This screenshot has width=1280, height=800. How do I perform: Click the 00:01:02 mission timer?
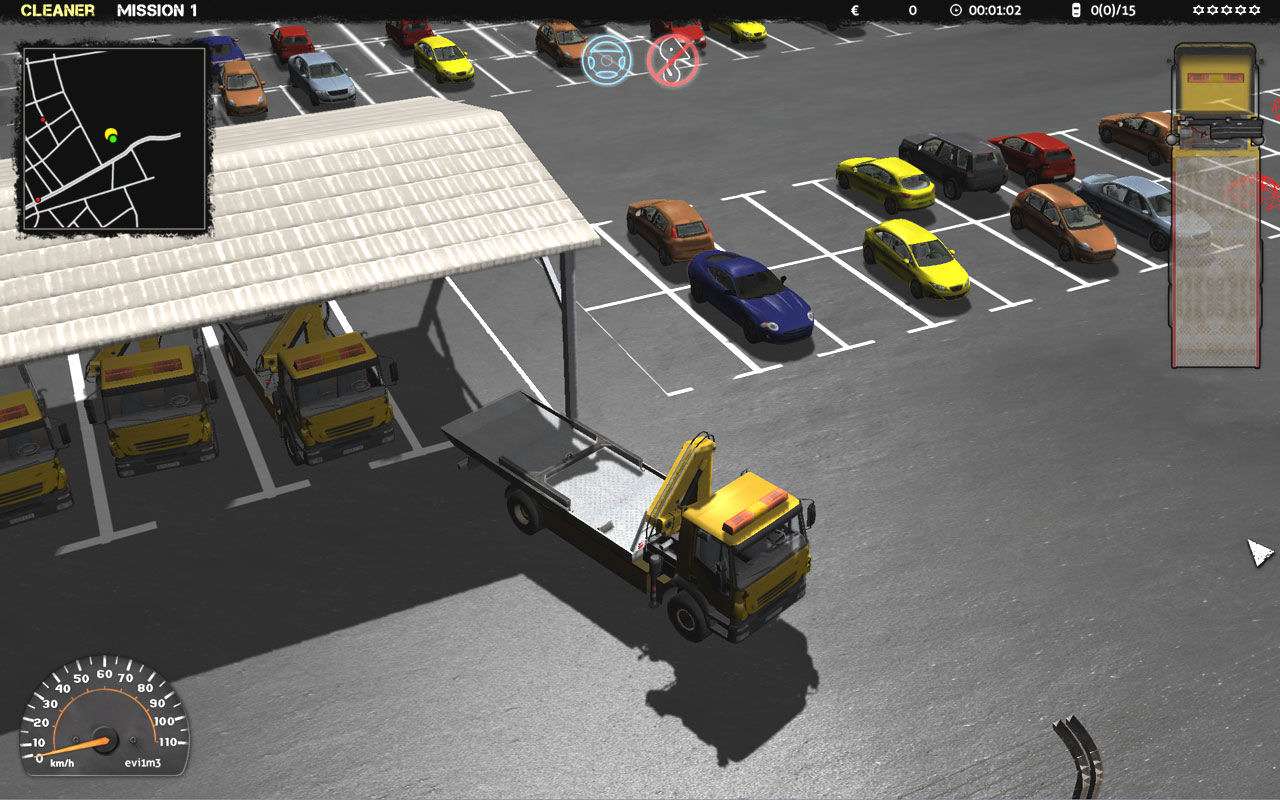[x=995, y=10]
